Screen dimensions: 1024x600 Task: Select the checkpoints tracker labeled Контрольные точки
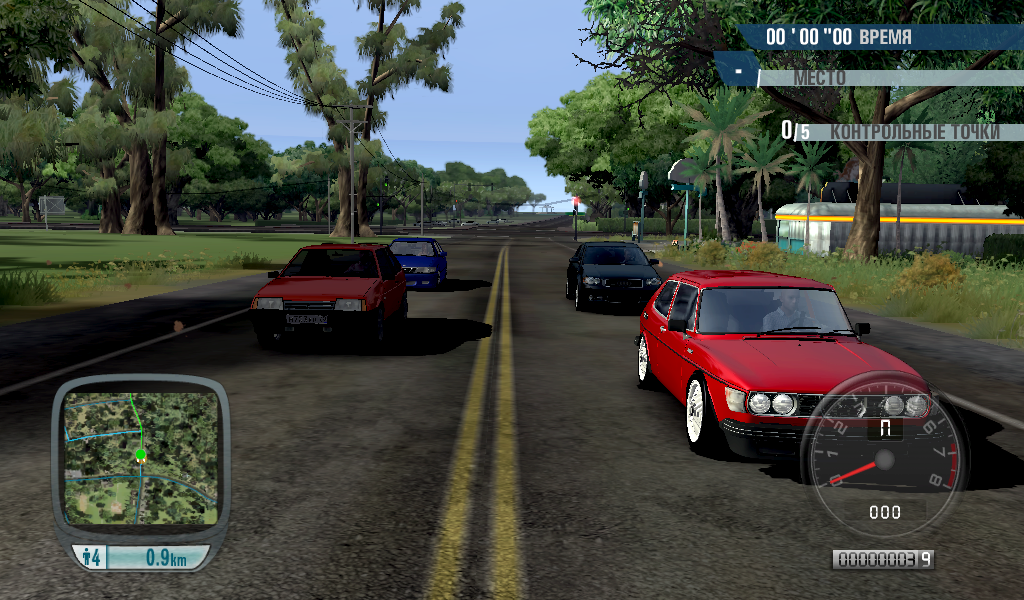pyautogui.click(x=889, y=131)
